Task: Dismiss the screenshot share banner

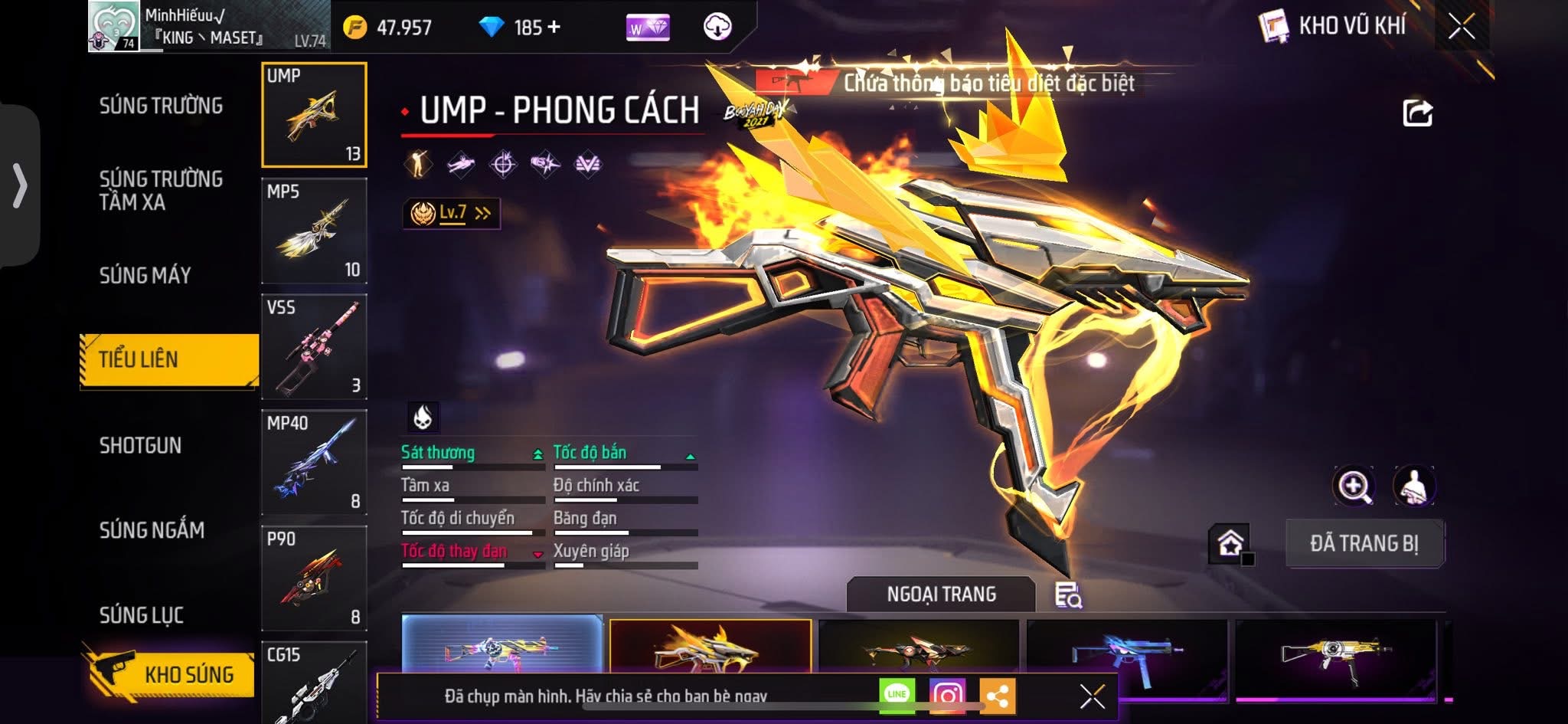Action: (1092, 696)
